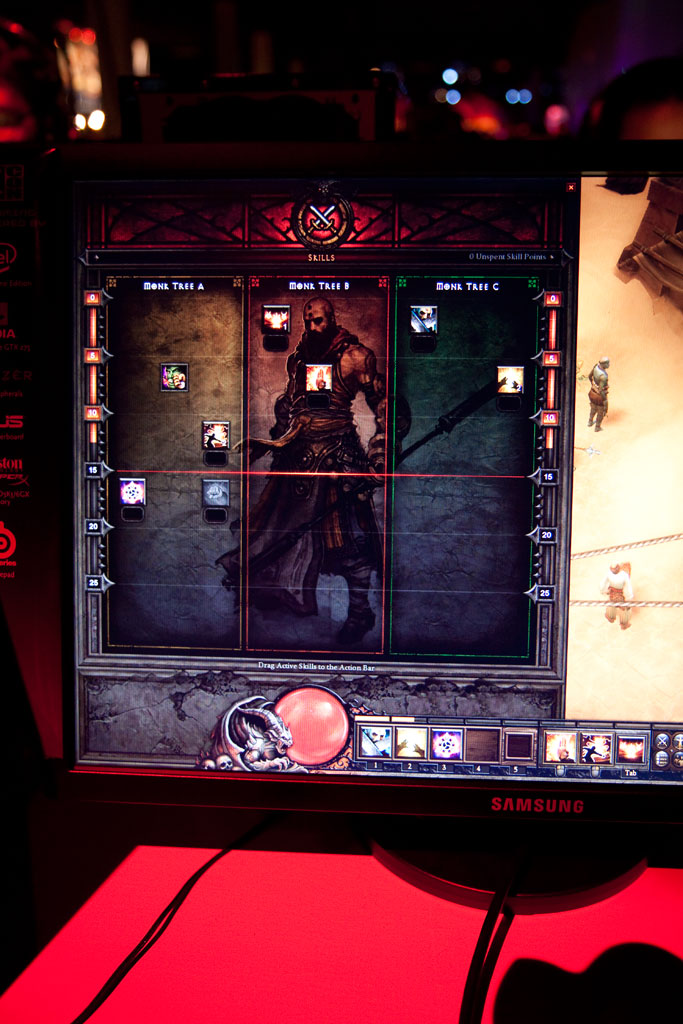Image resolution: width=683 pixels, height=1024 pixels.
Task: Choose the golden strike skill in Monk Tree C
Action: (x=510, y=379)
